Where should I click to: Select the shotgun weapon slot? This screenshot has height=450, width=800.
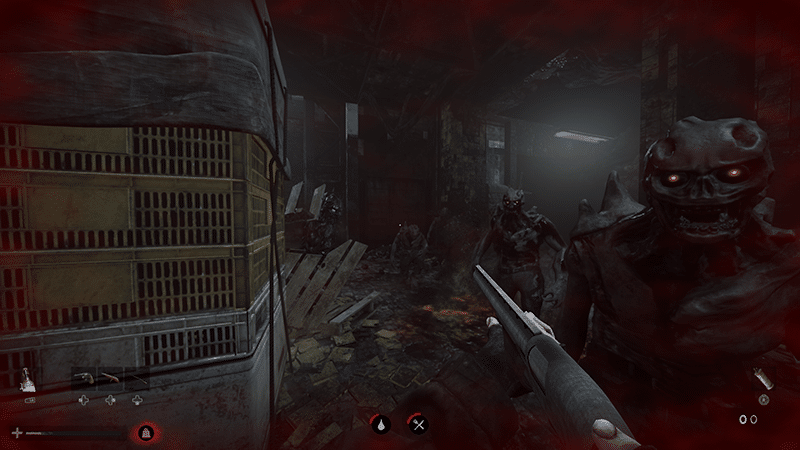click(x=109, y=378)
